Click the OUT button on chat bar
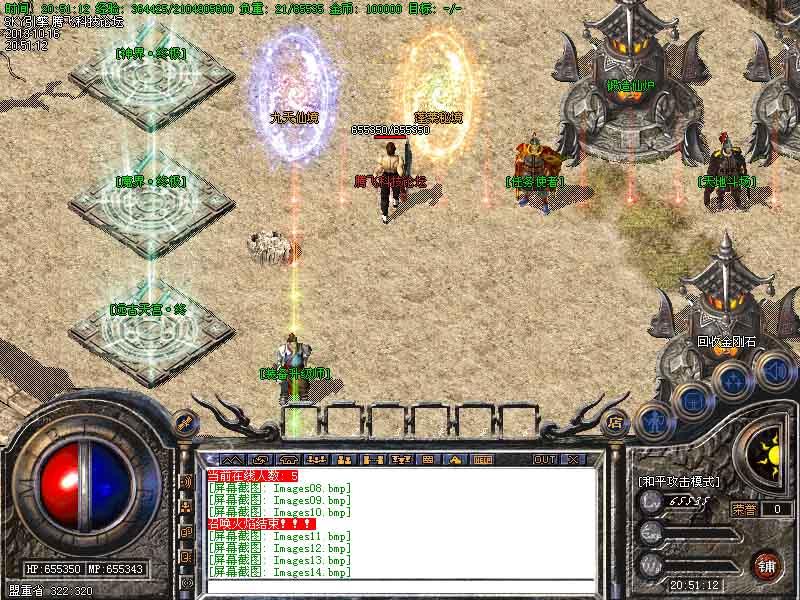 coord(544,460)
